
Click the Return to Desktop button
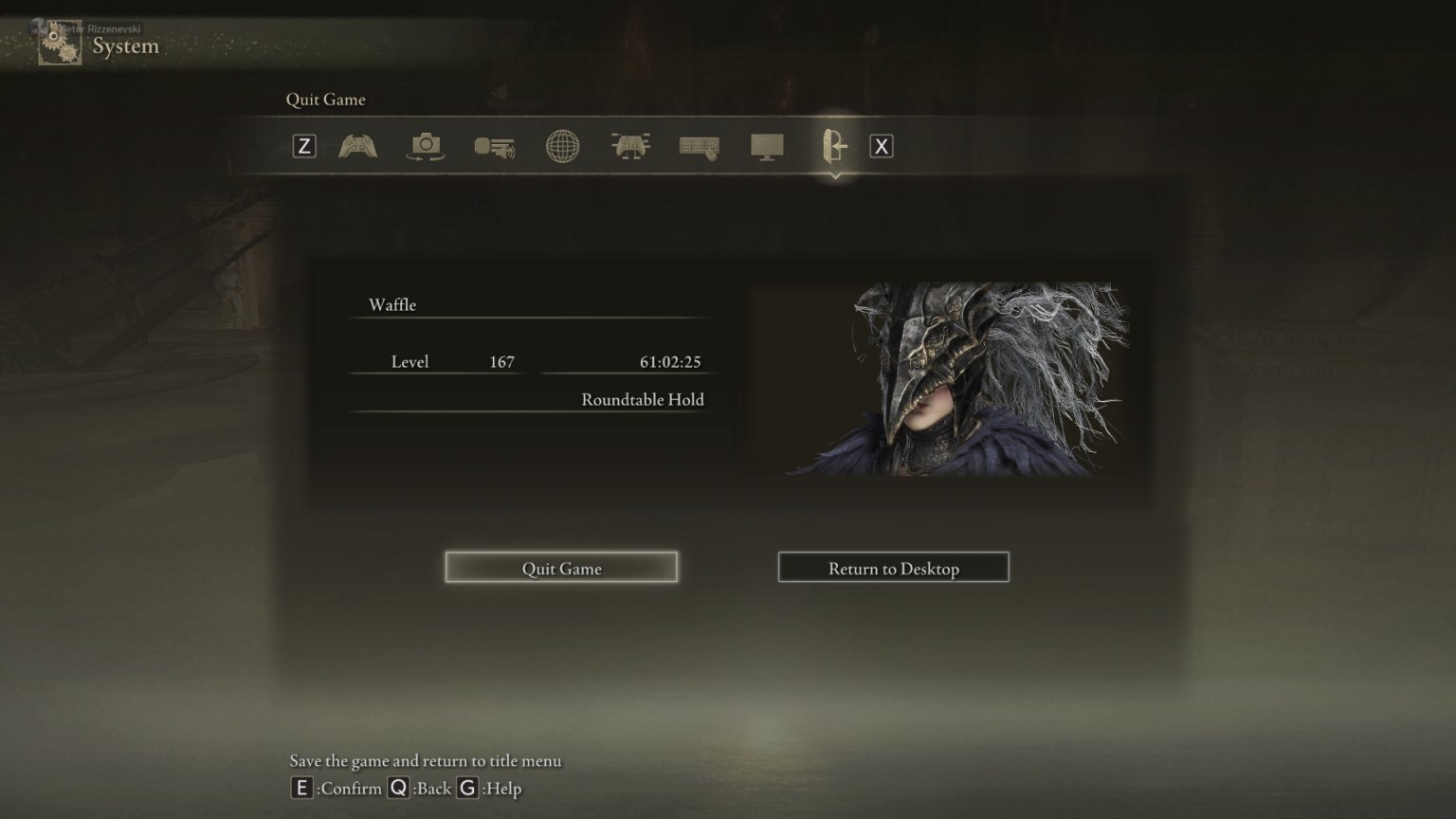(892, 567)
